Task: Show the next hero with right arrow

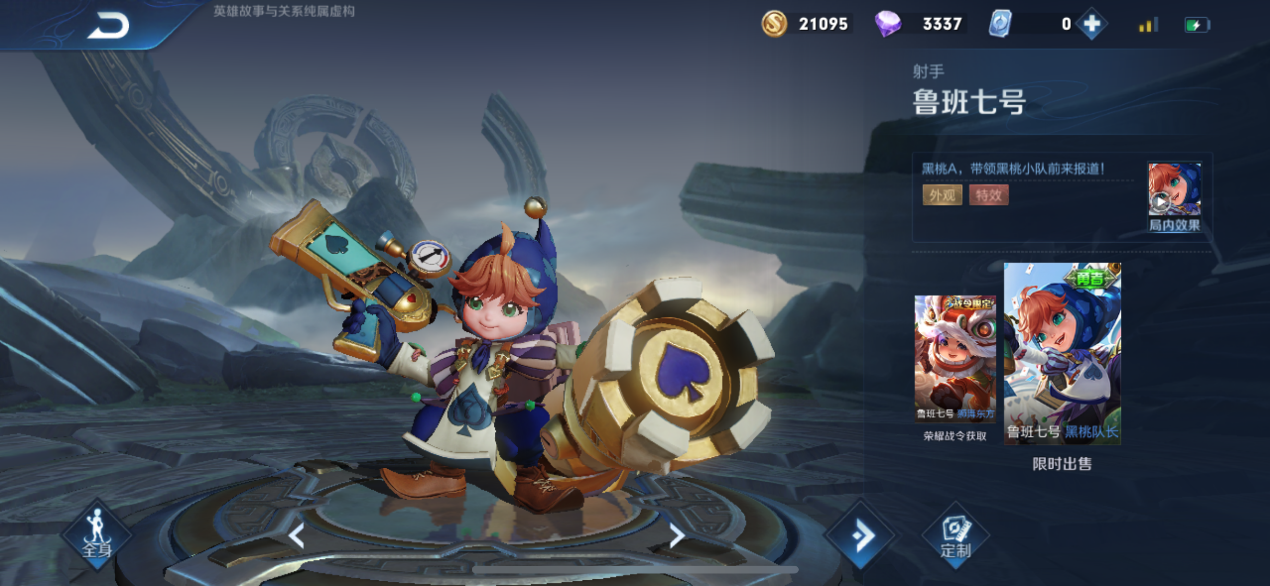Action: click(677, 536)
